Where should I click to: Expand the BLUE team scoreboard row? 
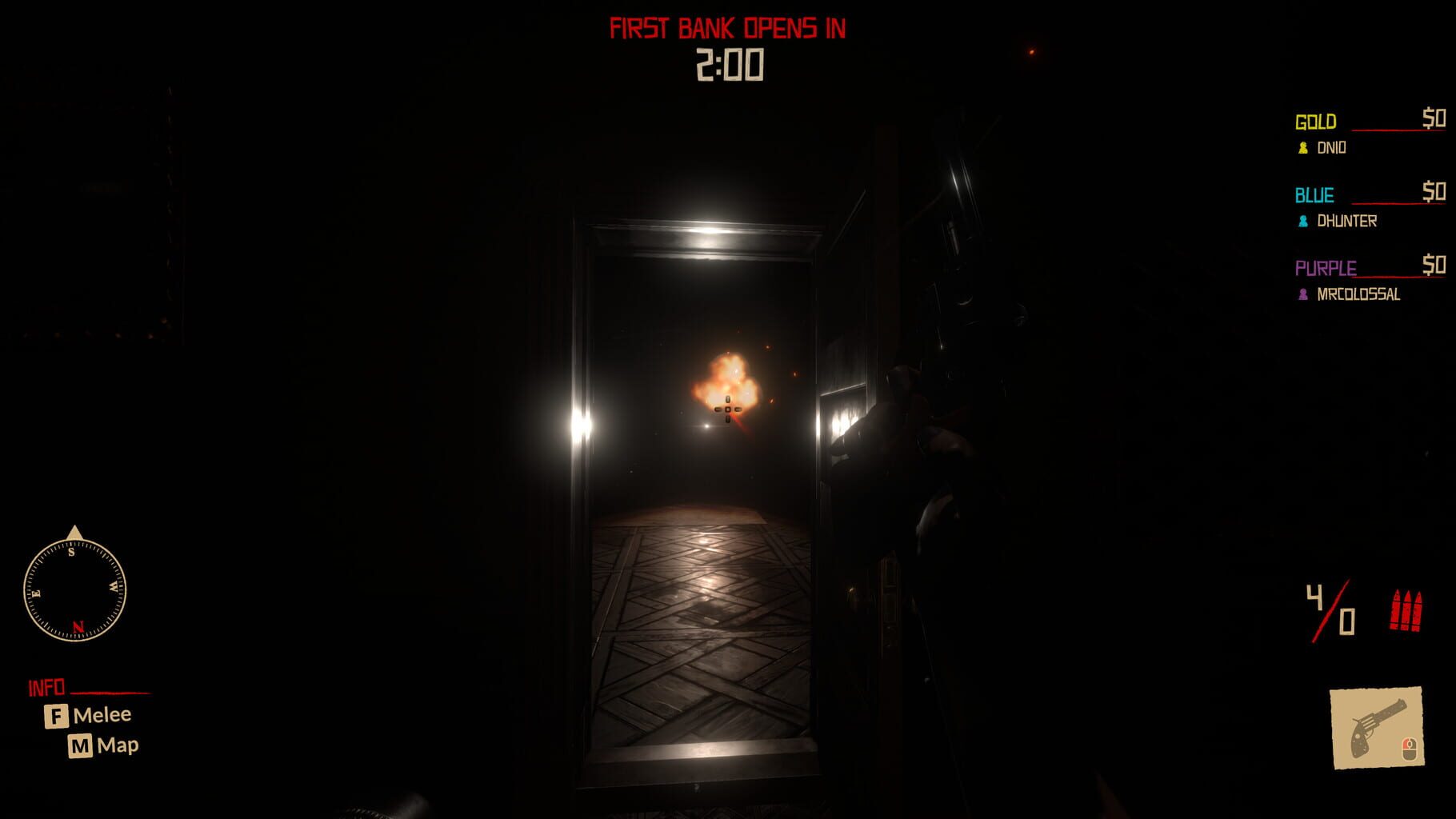[1315, 195]
